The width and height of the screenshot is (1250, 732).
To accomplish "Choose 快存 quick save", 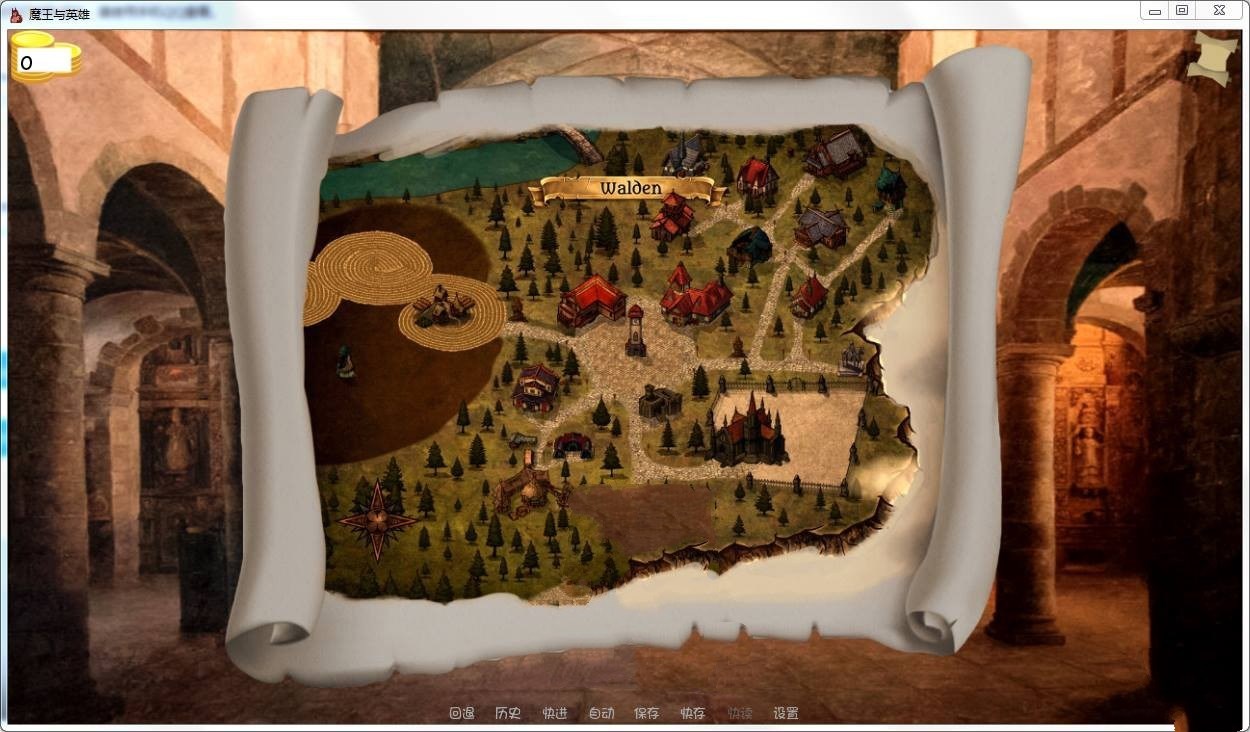I will 693,713.
